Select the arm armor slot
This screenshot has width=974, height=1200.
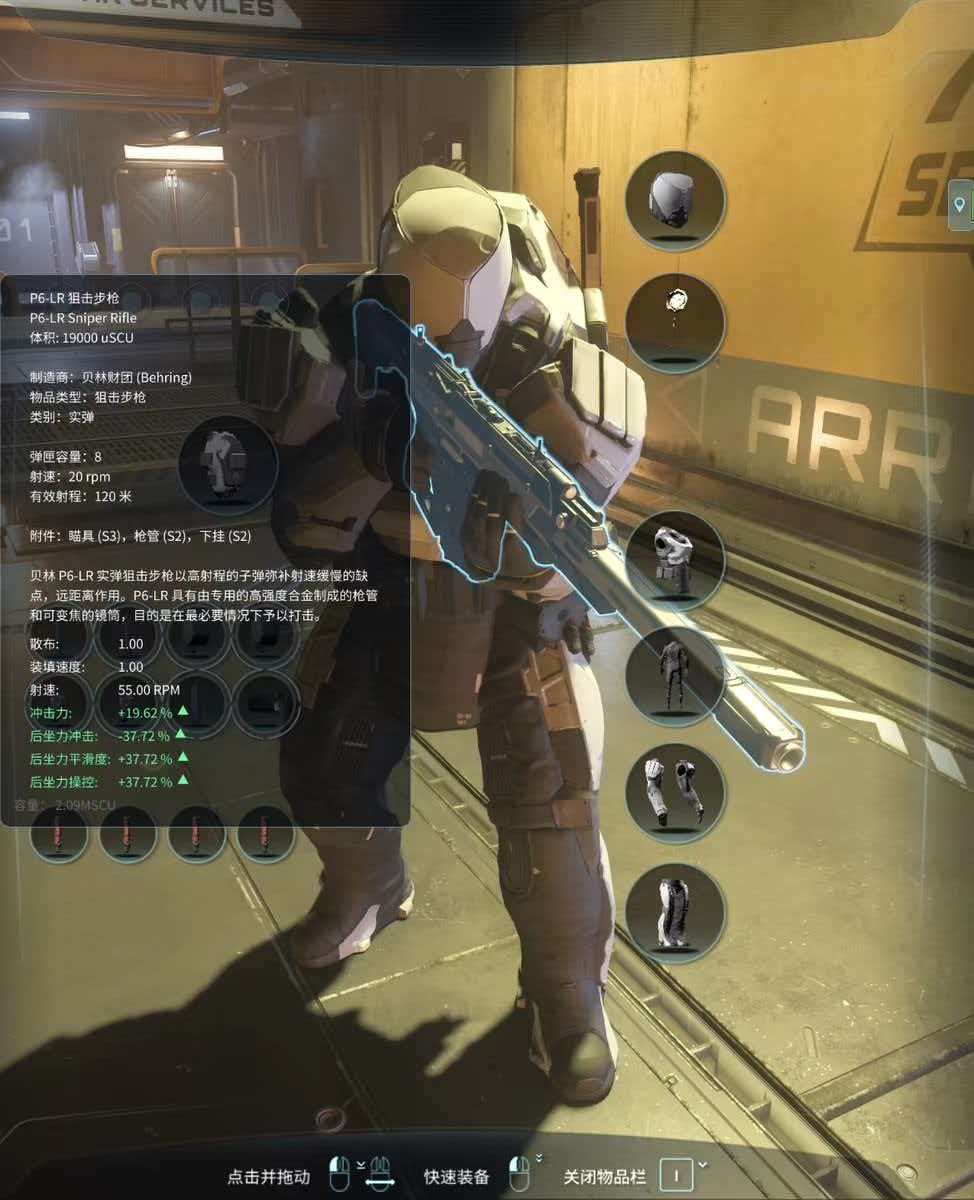[675, 794]
